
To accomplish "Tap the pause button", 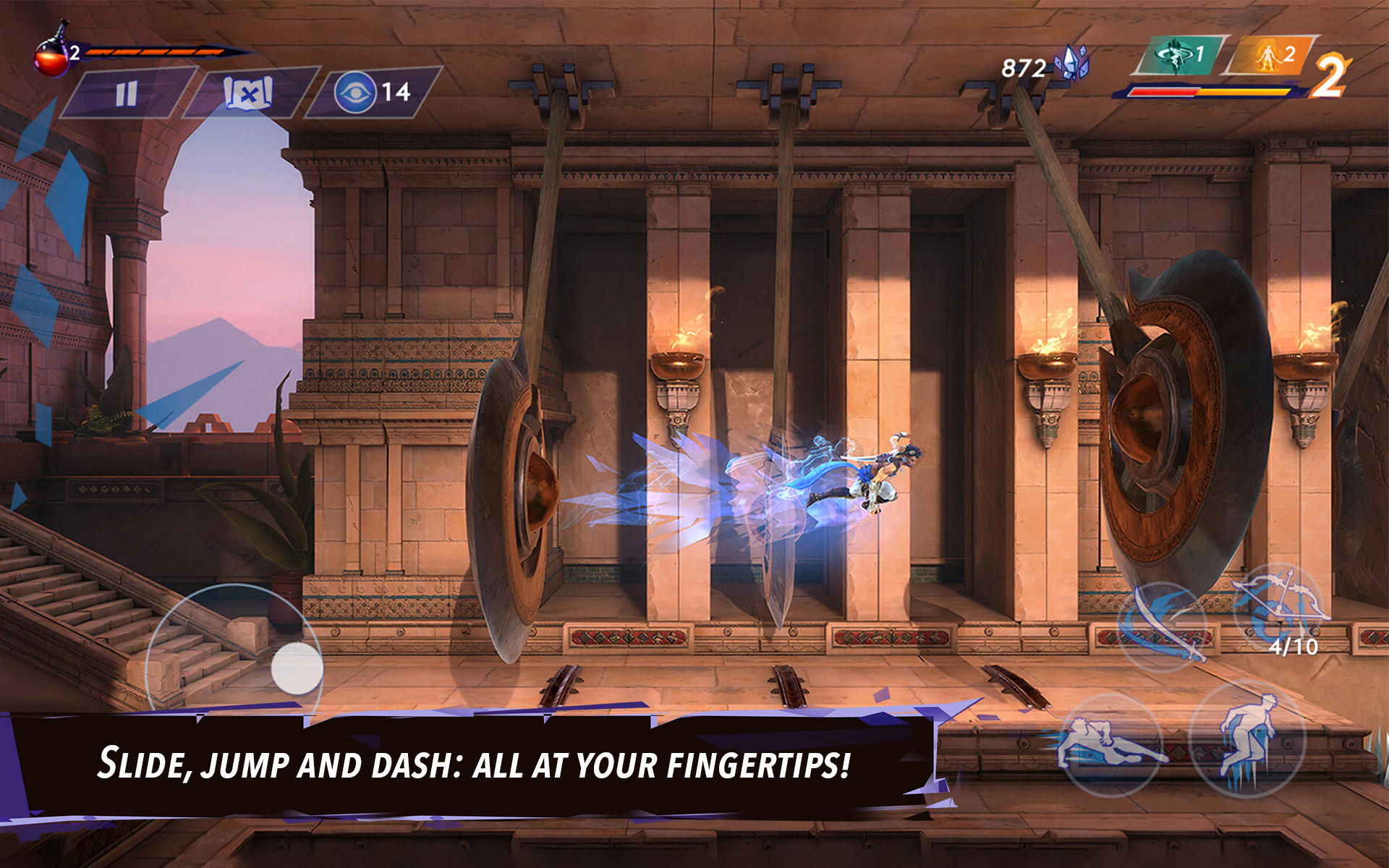I will tap(127, 93).
